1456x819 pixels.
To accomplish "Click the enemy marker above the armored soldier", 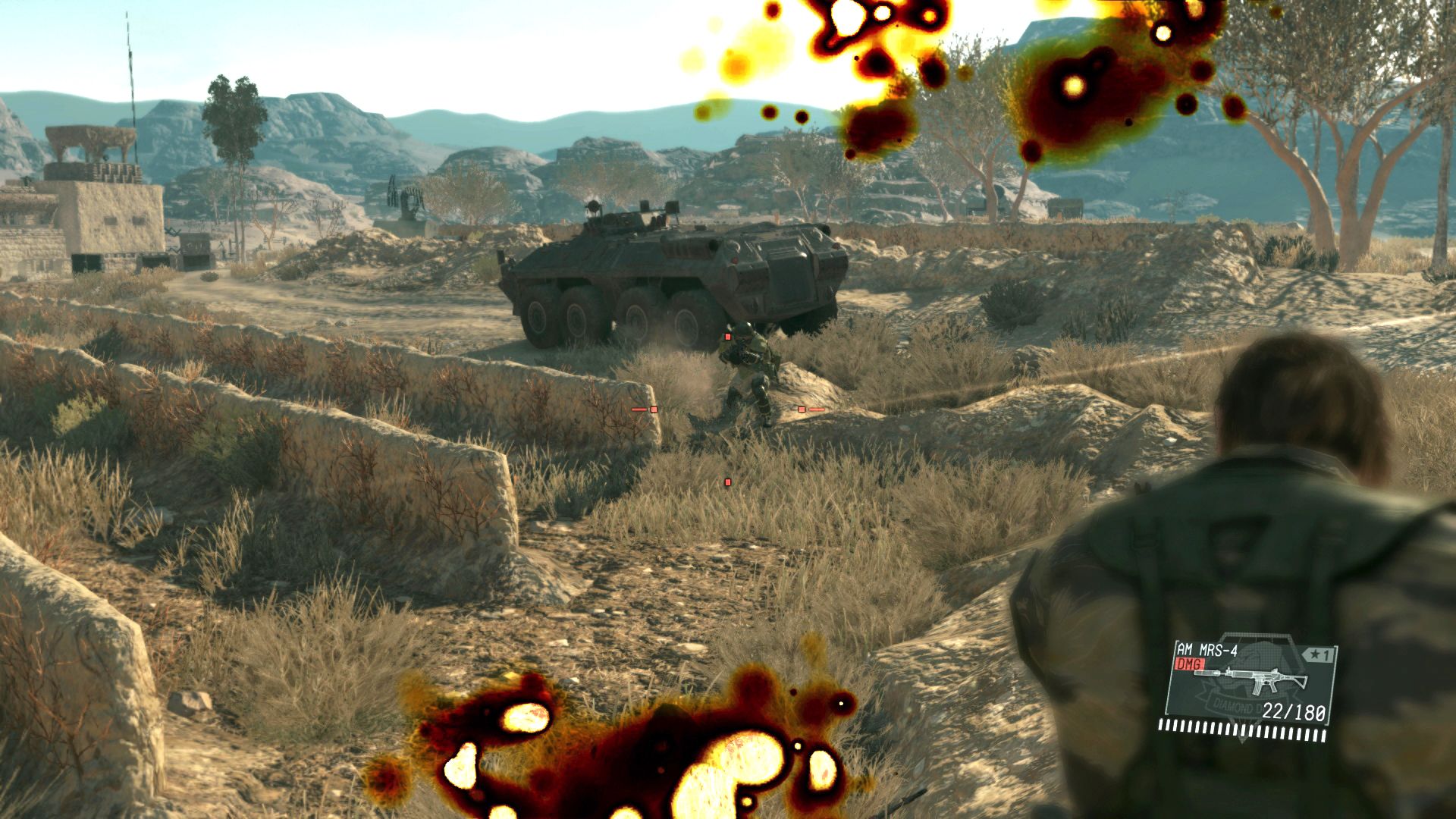I will [727, 337].
